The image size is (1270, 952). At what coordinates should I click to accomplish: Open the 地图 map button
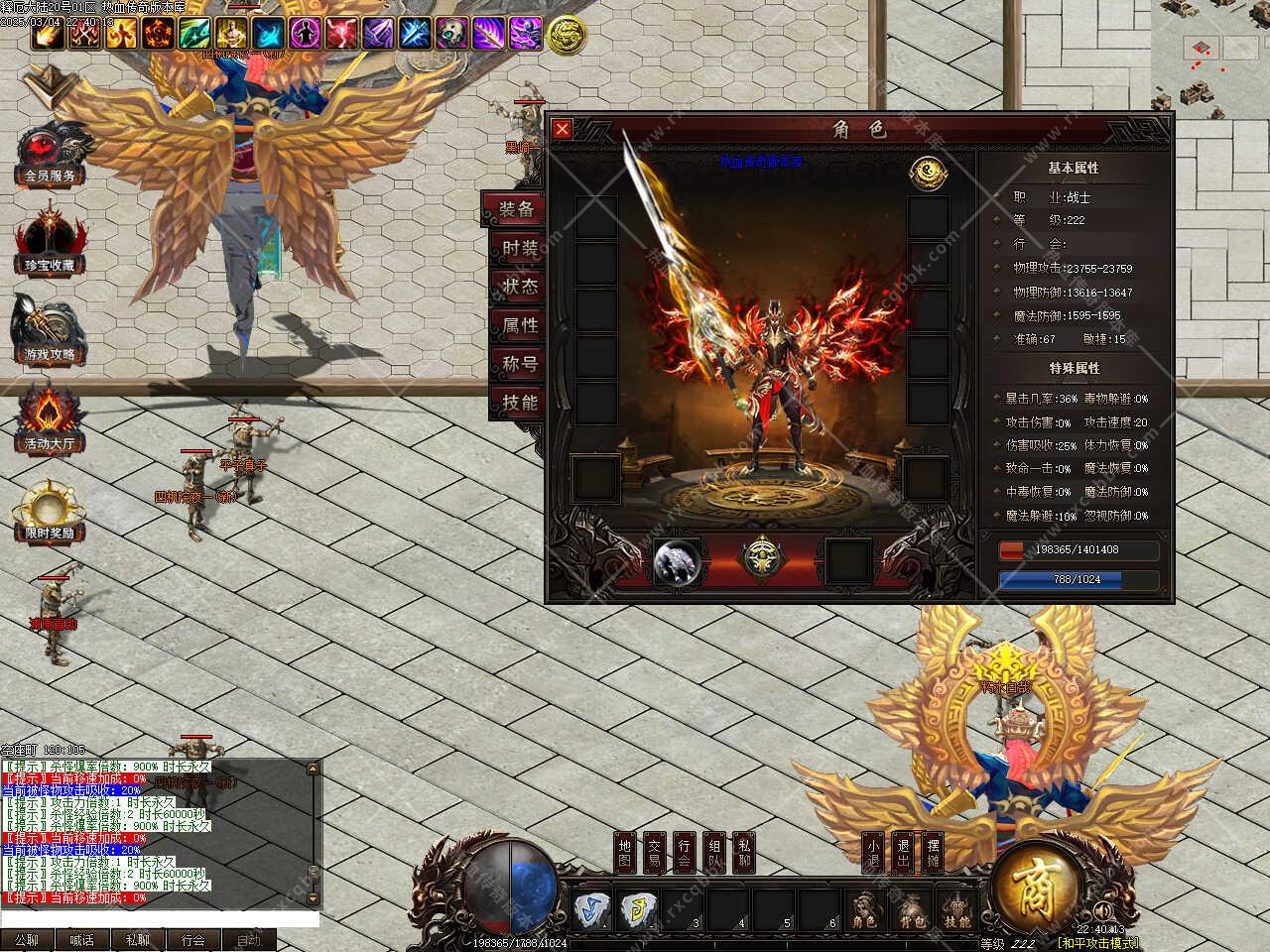point(624,853)
